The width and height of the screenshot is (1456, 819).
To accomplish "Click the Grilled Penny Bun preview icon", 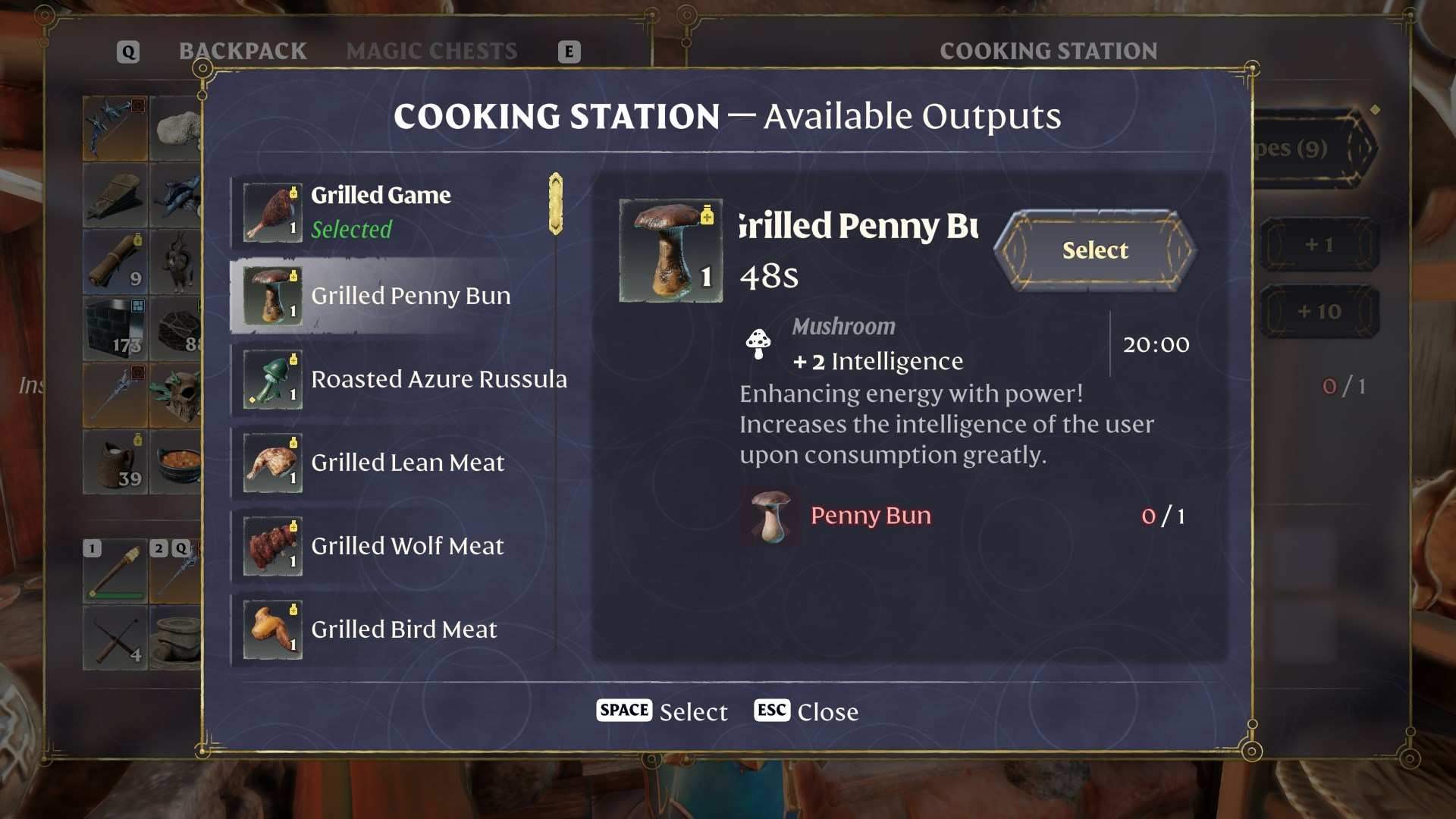I will coord(670,251).
